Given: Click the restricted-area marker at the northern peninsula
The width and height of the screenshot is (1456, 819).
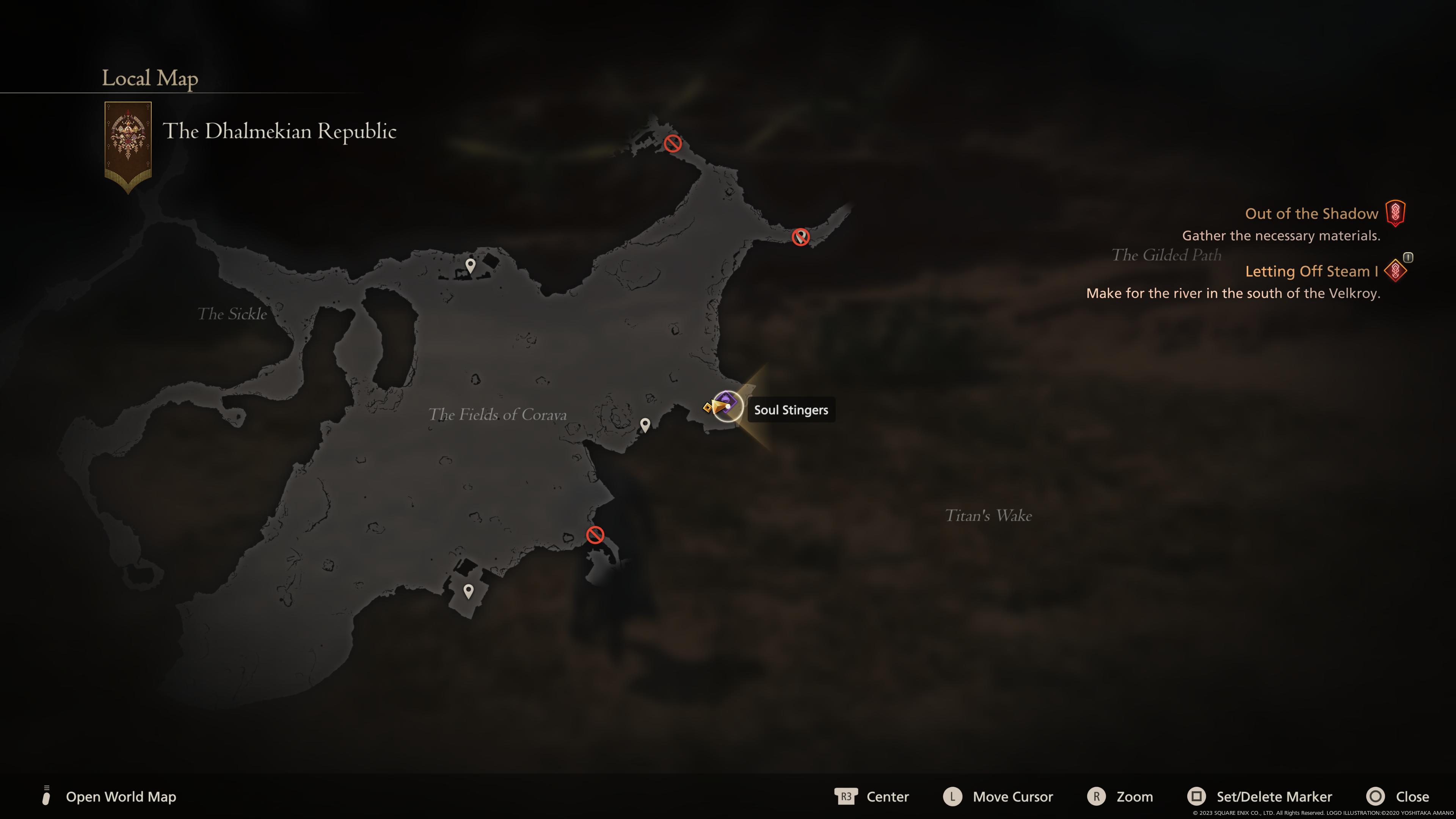Looking at the screenshot, I should click(673, 144).
